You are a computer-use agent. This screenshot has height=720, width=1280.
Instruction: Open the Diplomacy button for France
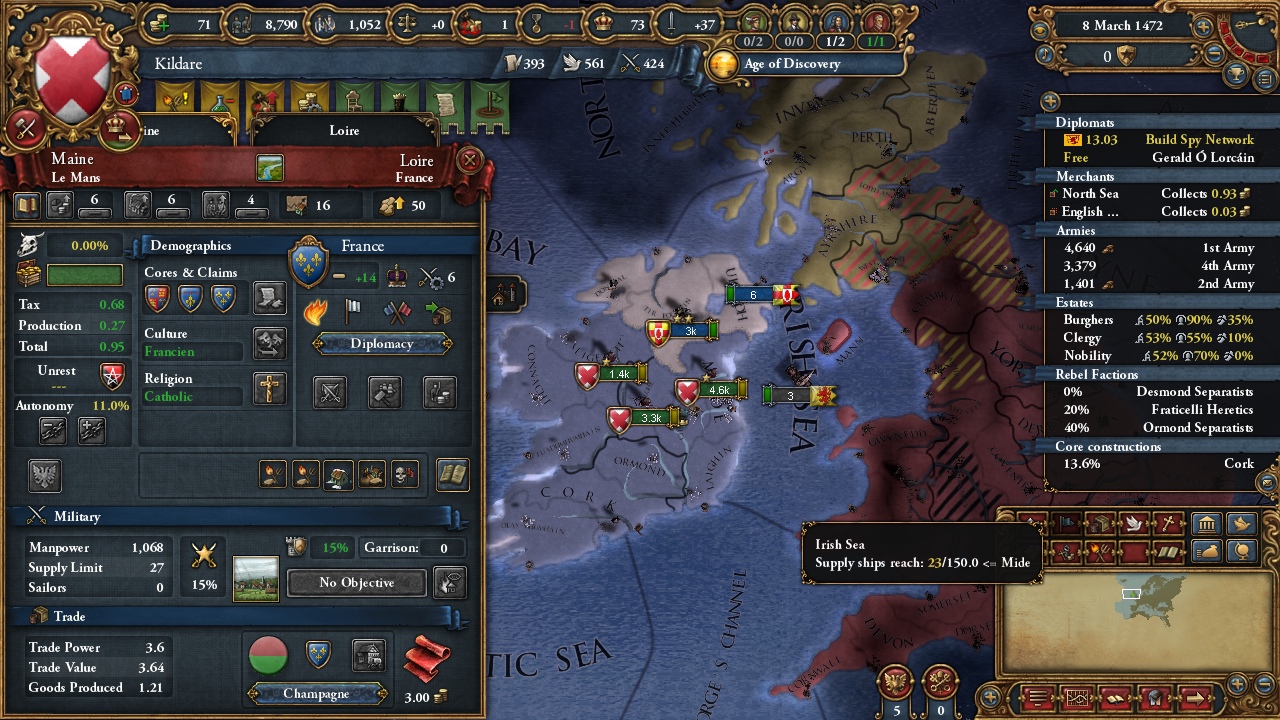(x=381, y=344)
